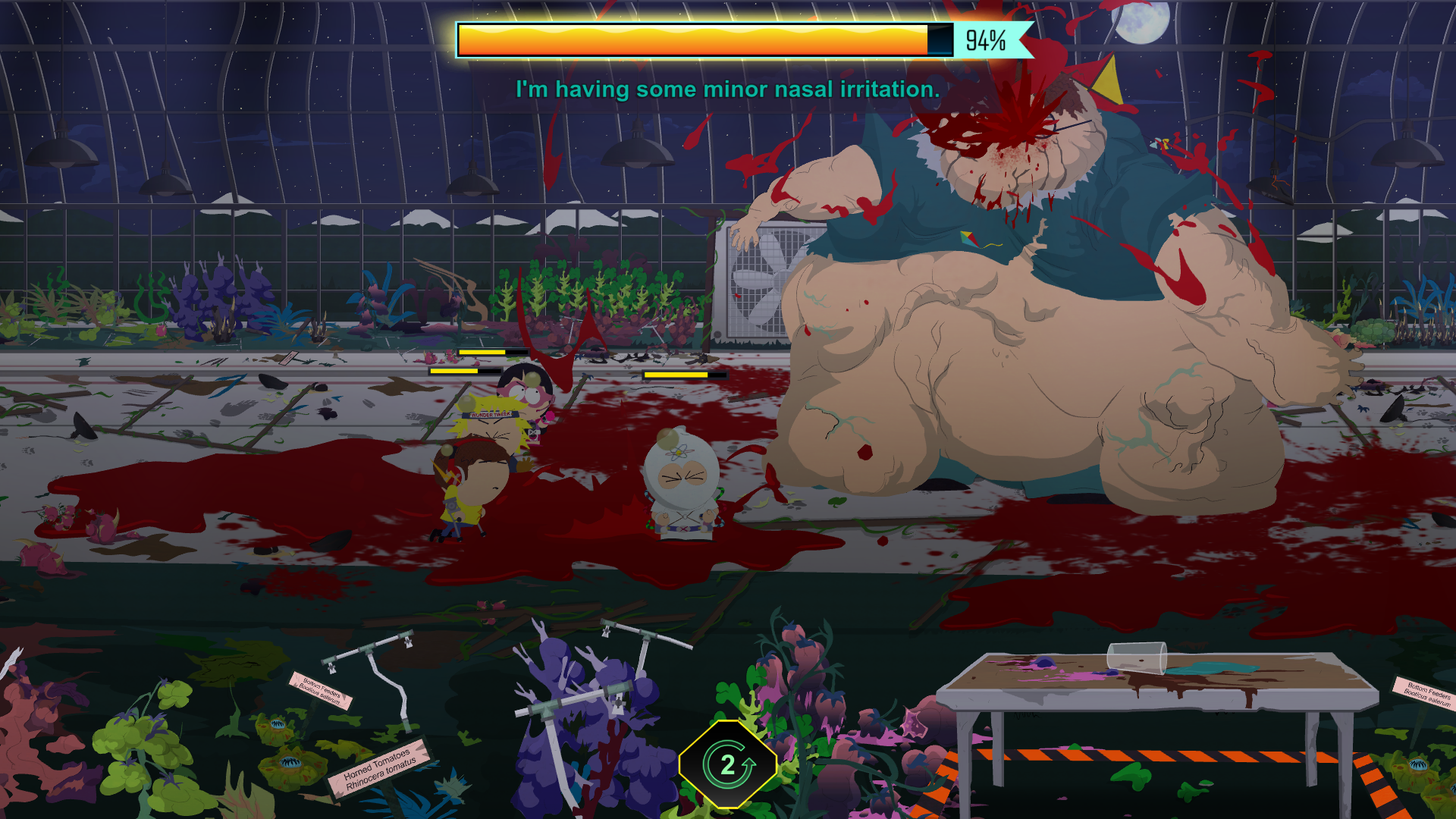1456x819 pixels.
Task: Click the hexagonal turn counter icon
Action: click(x=728, y=764)
